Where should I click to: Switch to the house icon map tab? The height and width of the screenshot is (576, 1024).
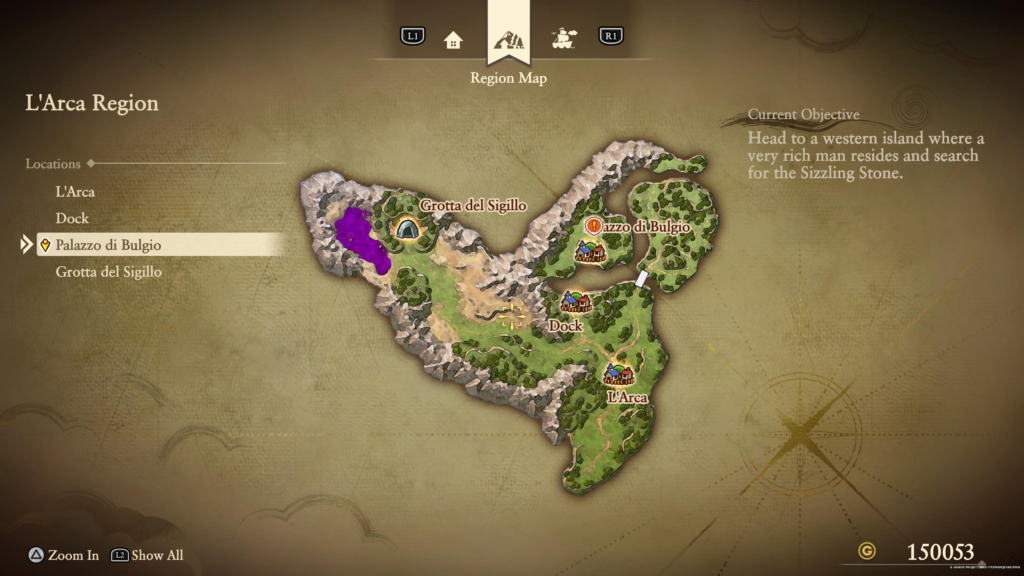pyautogui.click(x=454, y=40)
